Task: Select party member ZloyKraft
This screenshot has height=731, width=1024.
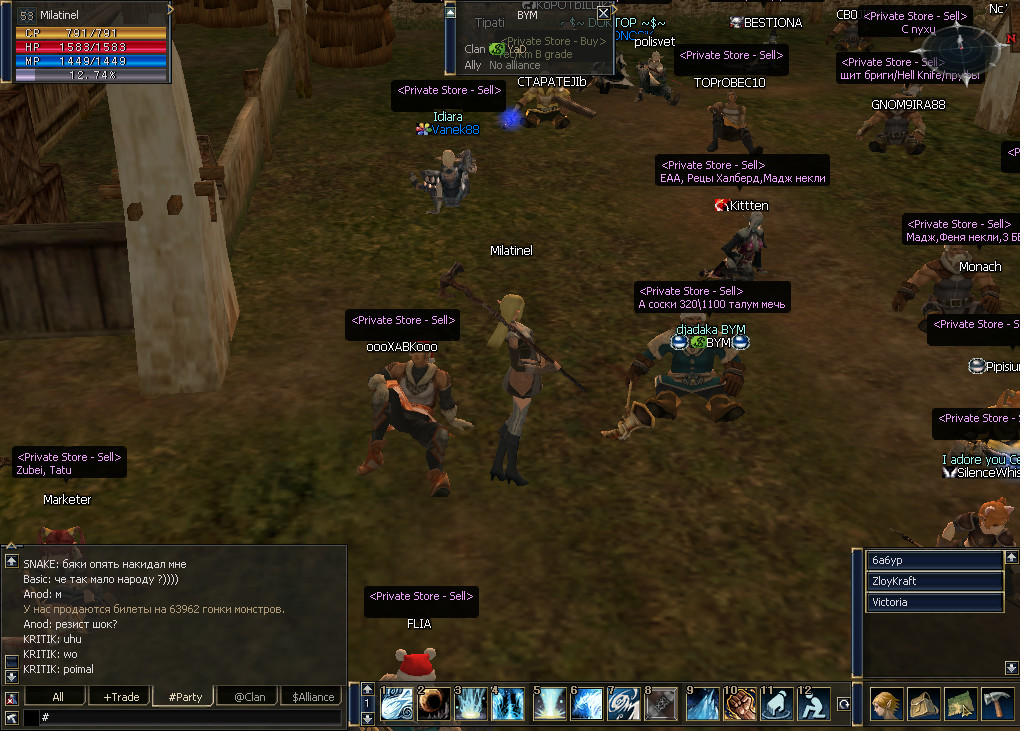Action: click(934, 581)
